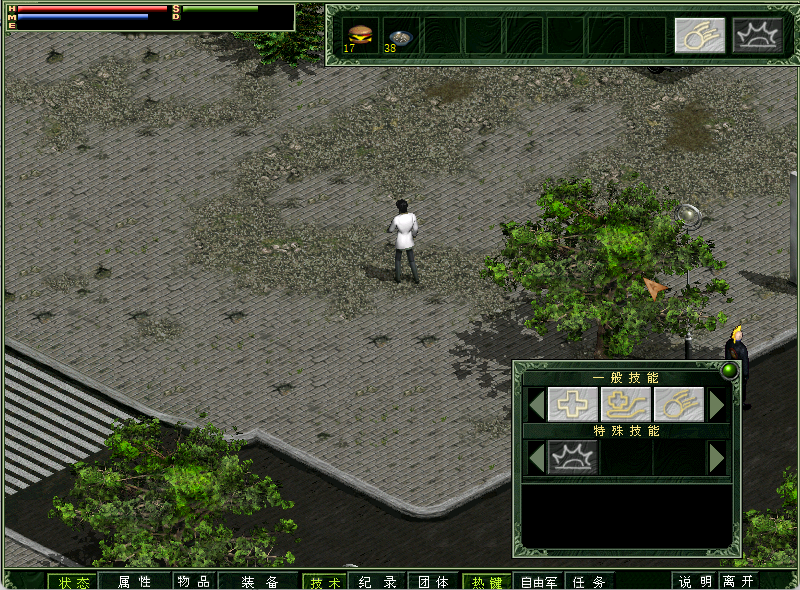Select the meteor skill in the top hotbar
The width and height of the screenshot is (800, 590).
point(699,35)
